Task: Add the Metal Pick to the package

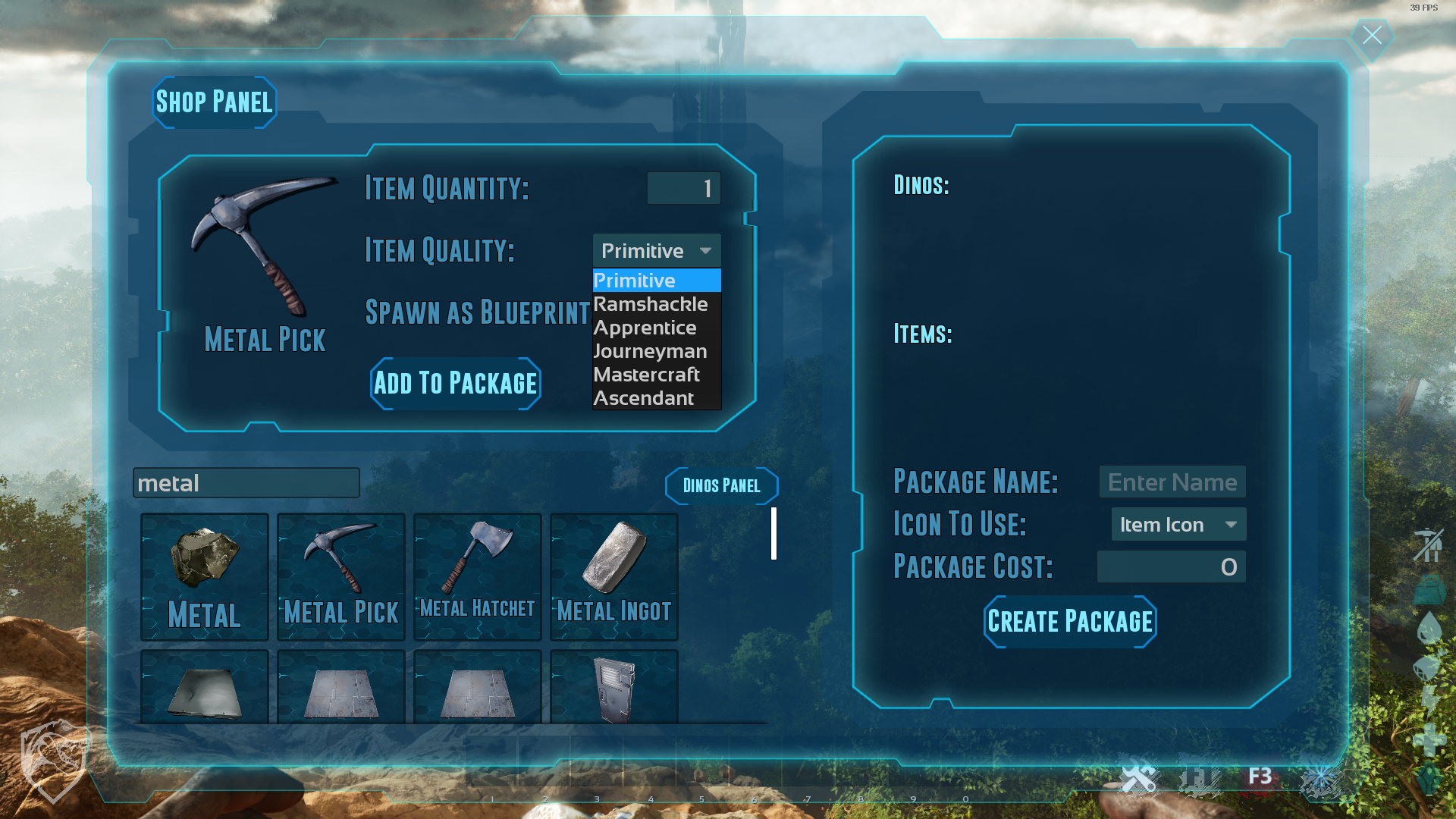Action: click(456, 384)
